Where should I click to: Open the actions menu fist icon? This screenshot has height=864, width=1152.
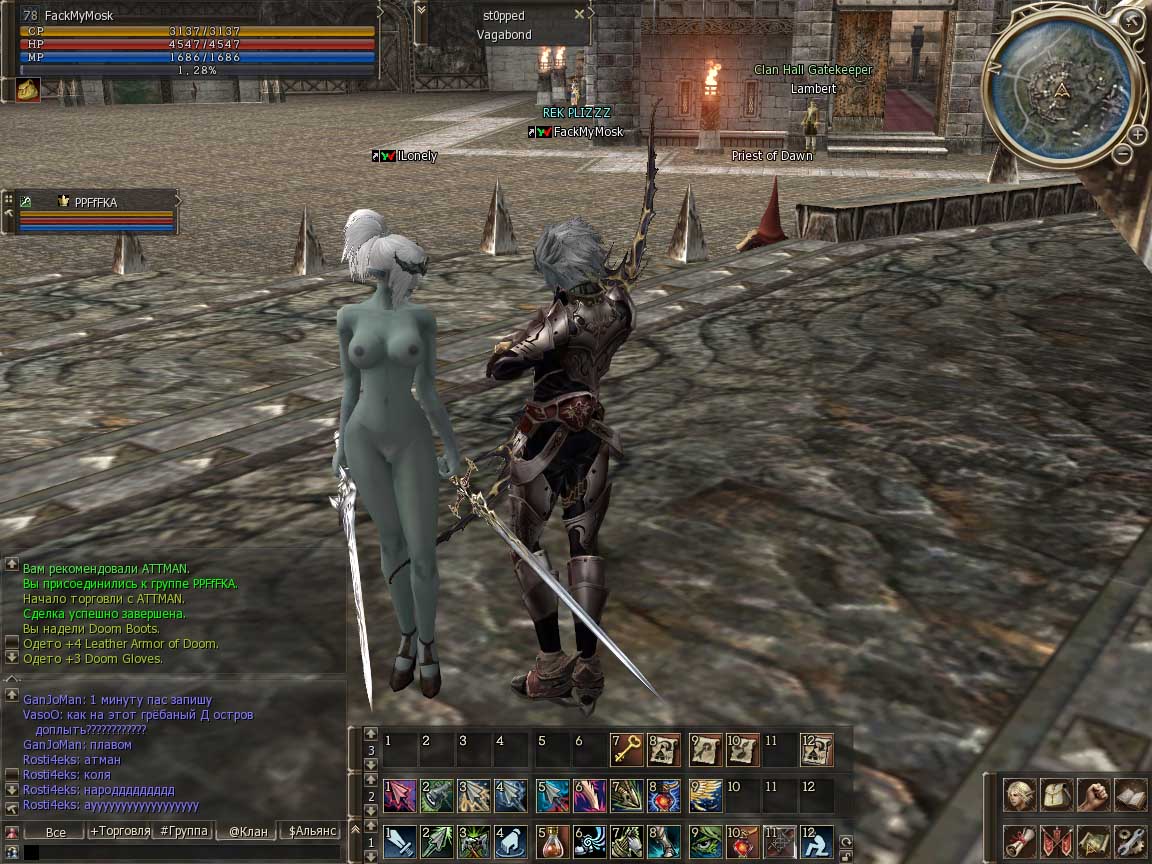pyautogui.click(x=1093, y=796)
